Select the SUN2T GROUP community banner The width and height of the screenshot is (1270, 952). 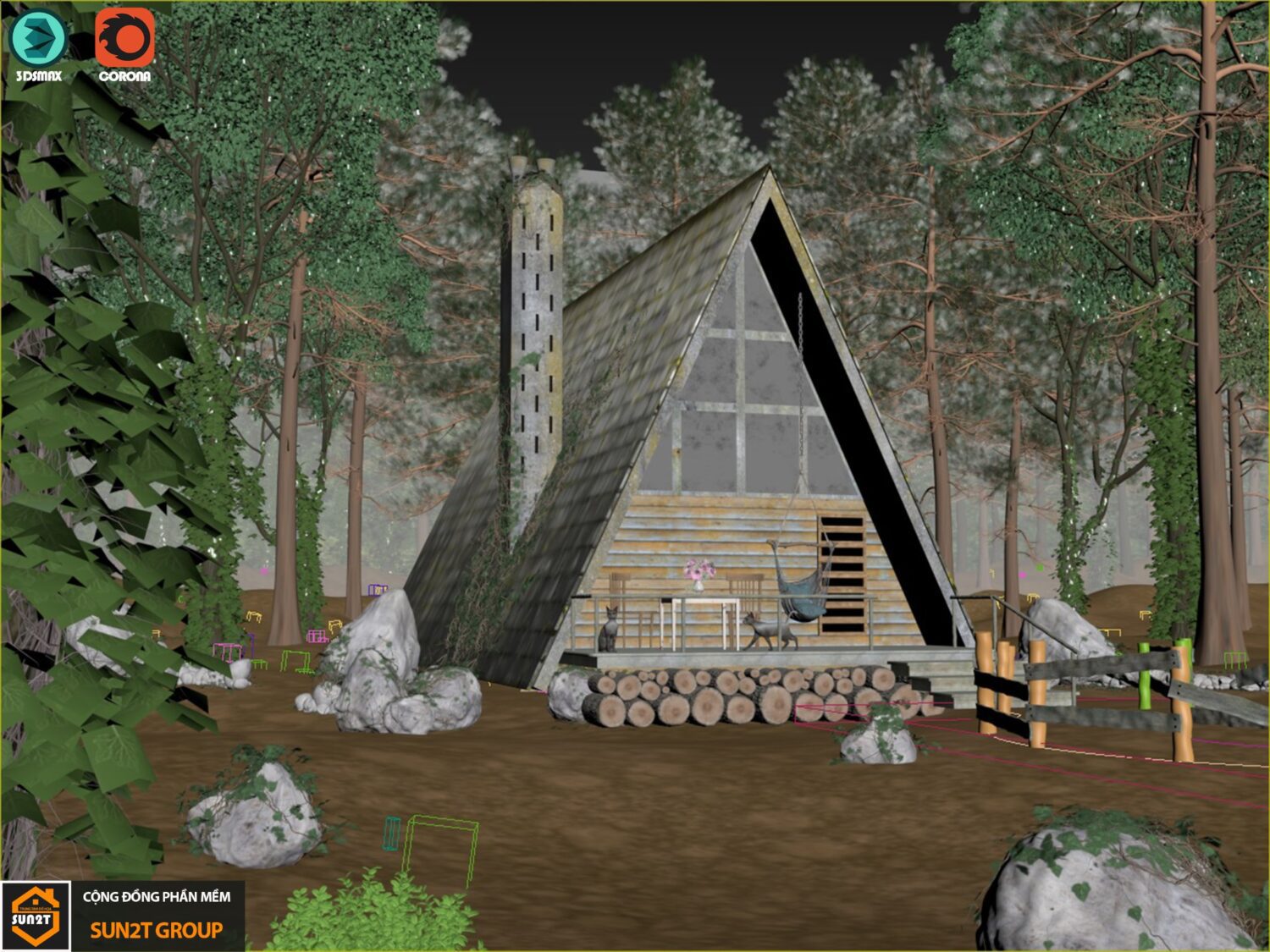[157, 916]
